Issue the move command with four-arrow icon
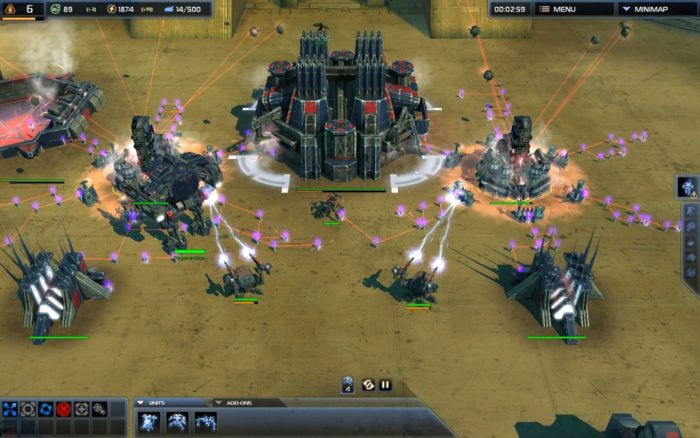This screenshot has width=700, height=438. click(10, 409)
